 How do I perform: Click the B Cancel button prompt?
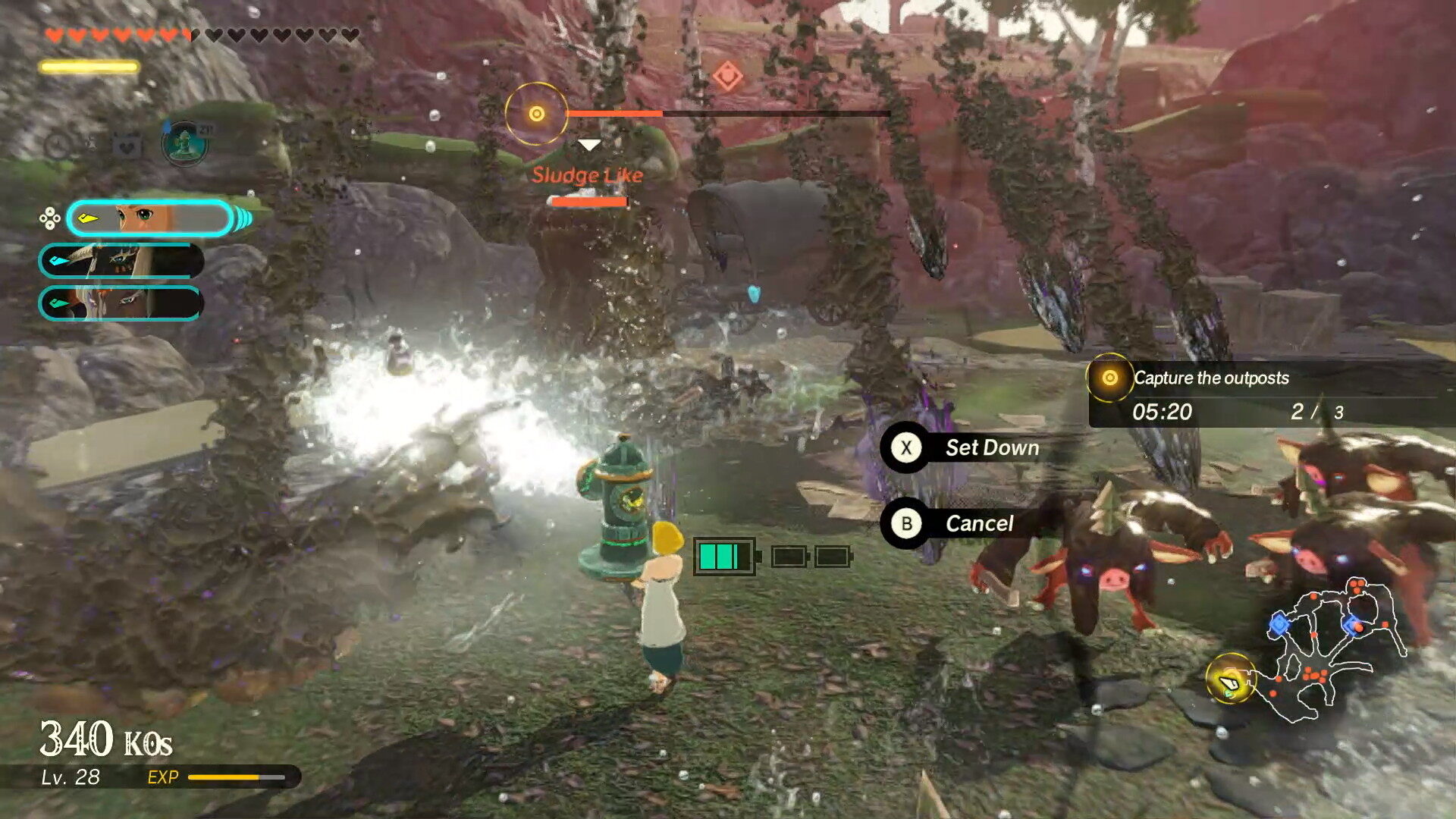pyautogui.click(x=906, y=522)
